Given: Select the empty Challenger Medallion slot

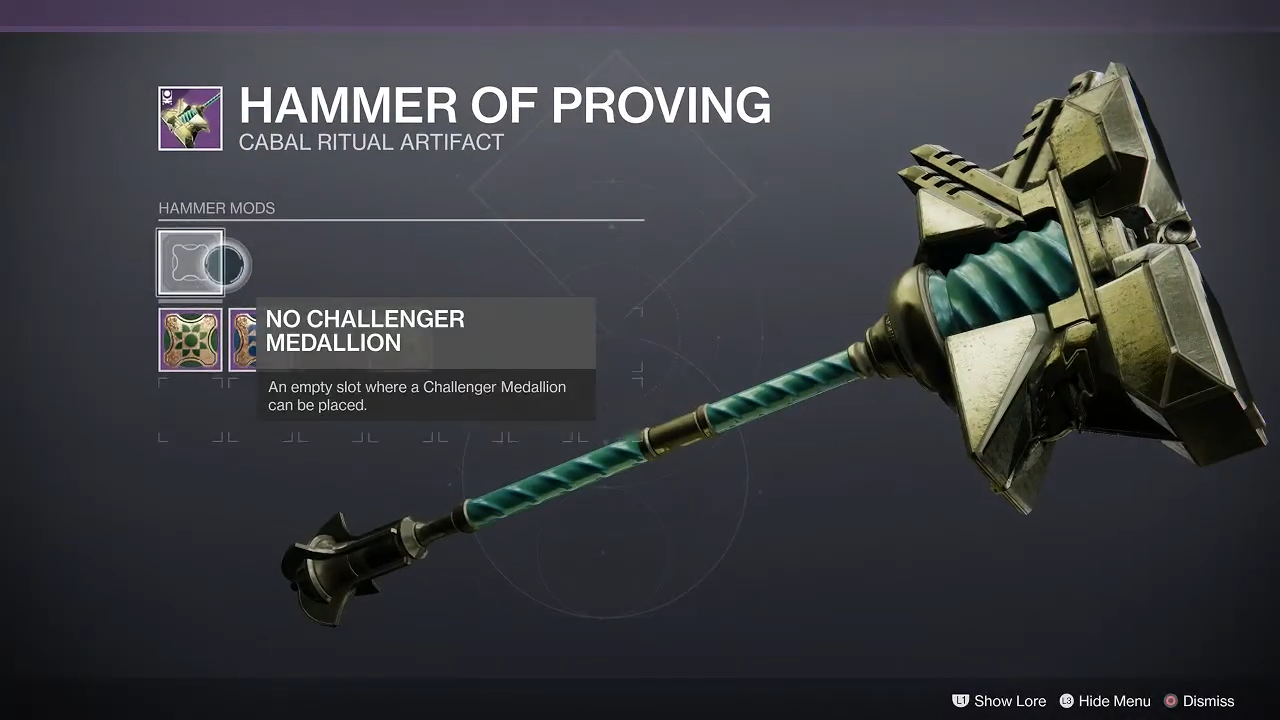Looking at the screenshot, I should point(190,263).
